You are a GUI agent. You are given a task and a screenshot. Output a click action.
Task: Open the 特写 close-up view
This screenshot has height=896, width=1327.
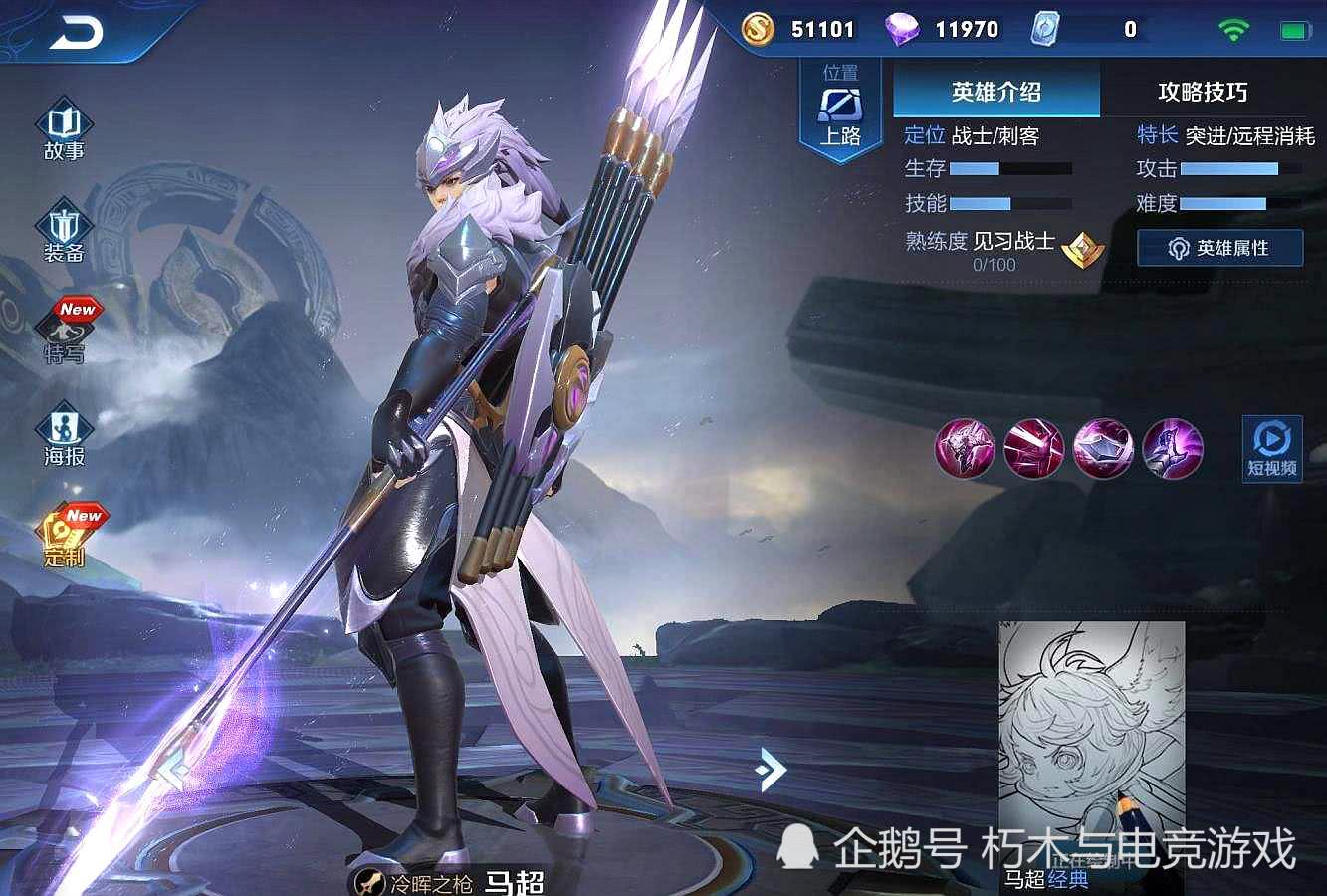(x=65, y=334)
